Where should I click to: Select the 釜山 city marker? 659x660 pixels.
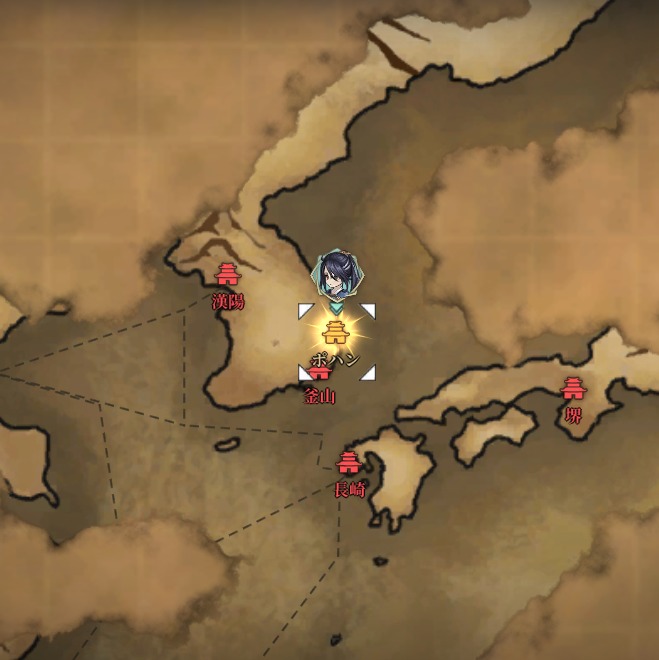point(320,377)
